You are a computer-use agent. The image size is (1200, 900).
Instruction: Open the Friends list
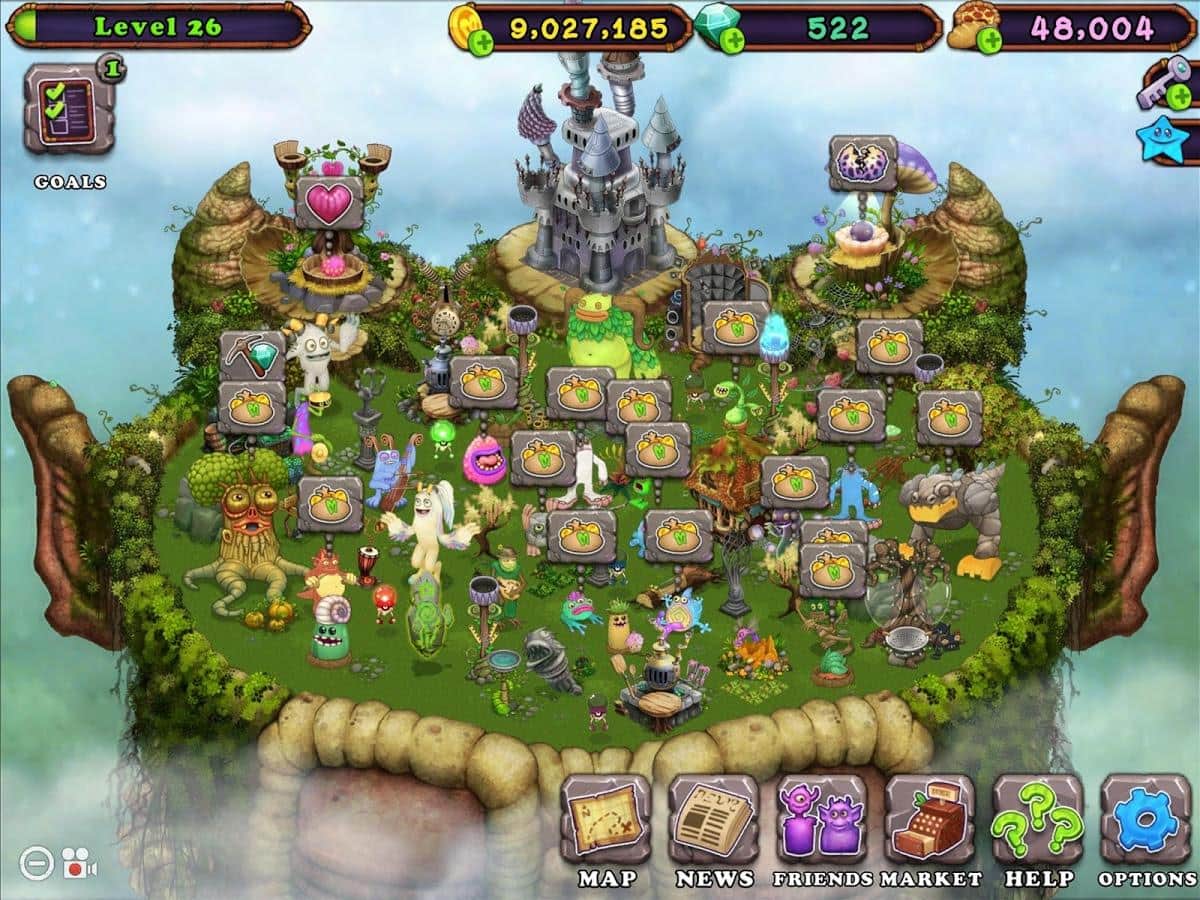click(821, 819)
